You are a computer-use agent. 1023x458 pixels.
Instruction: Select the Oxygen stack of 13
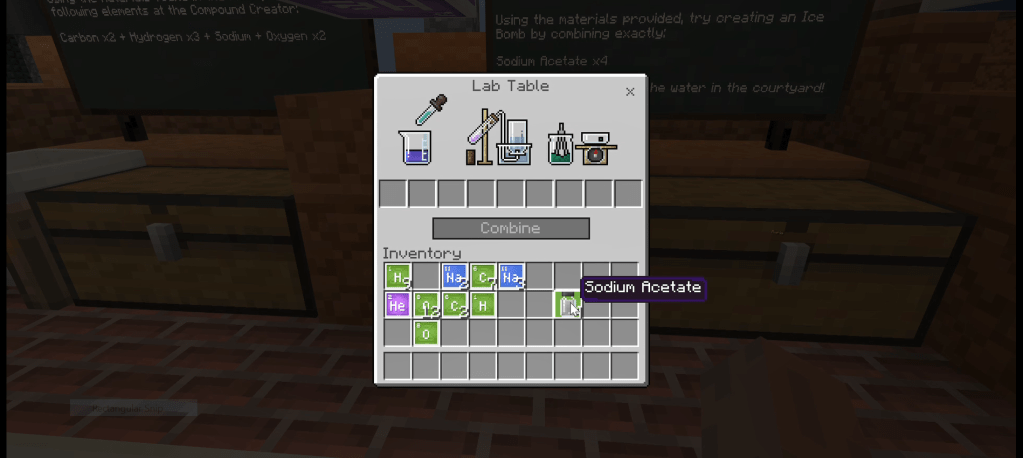click(x=426, y=304)
